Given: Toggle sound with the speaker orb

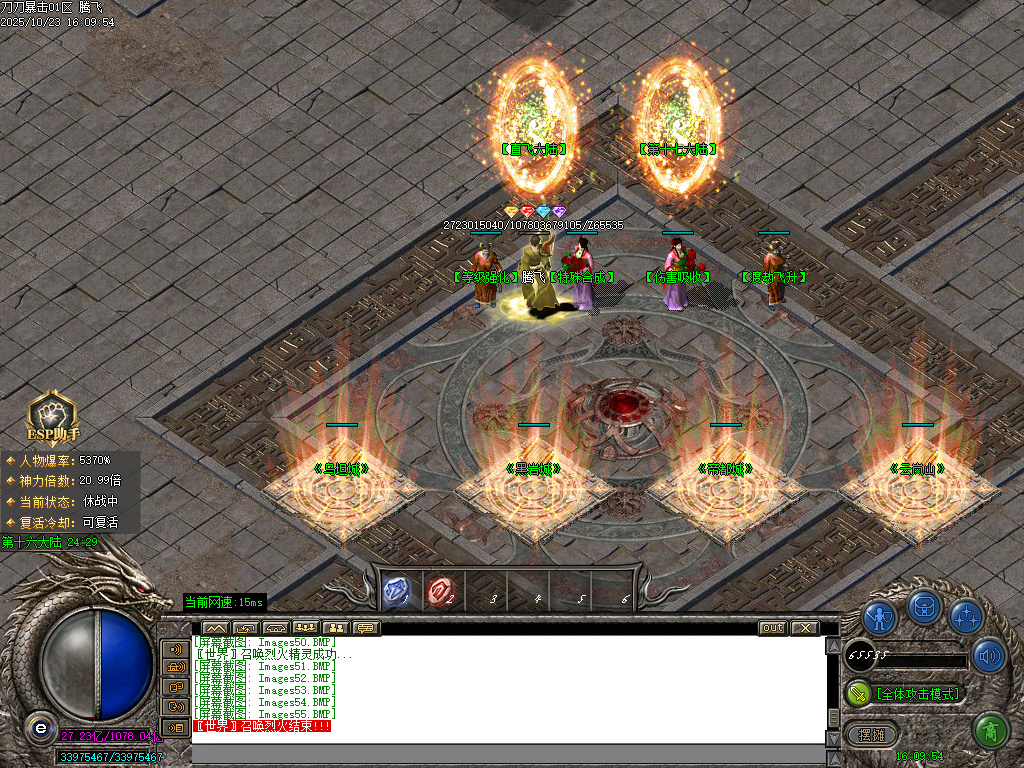Looking at the screenshot, I should pyautogui.click(x=988, y=656).
